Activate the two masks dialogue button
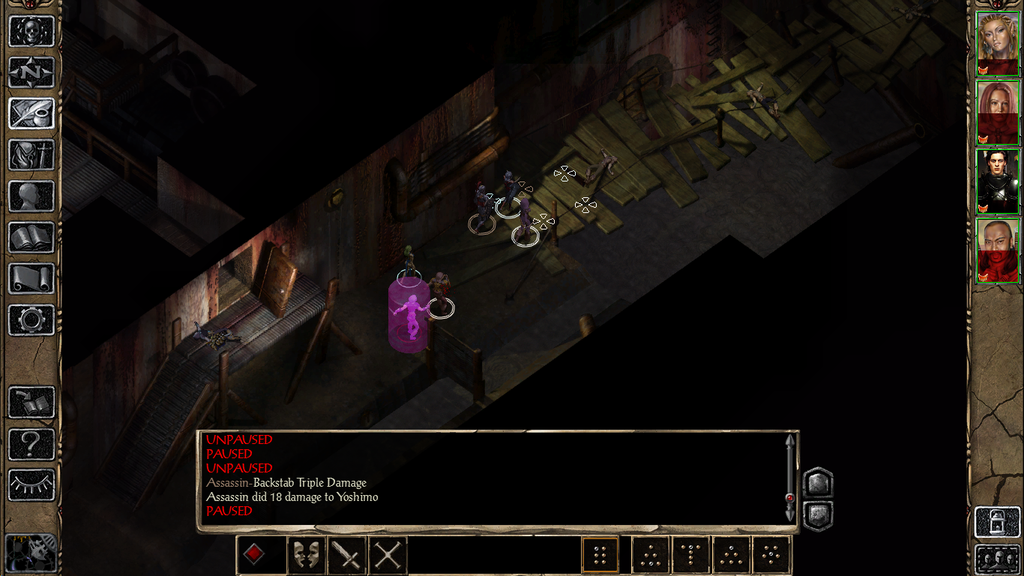Screen dimensions: 1024x576 (305, 555)
